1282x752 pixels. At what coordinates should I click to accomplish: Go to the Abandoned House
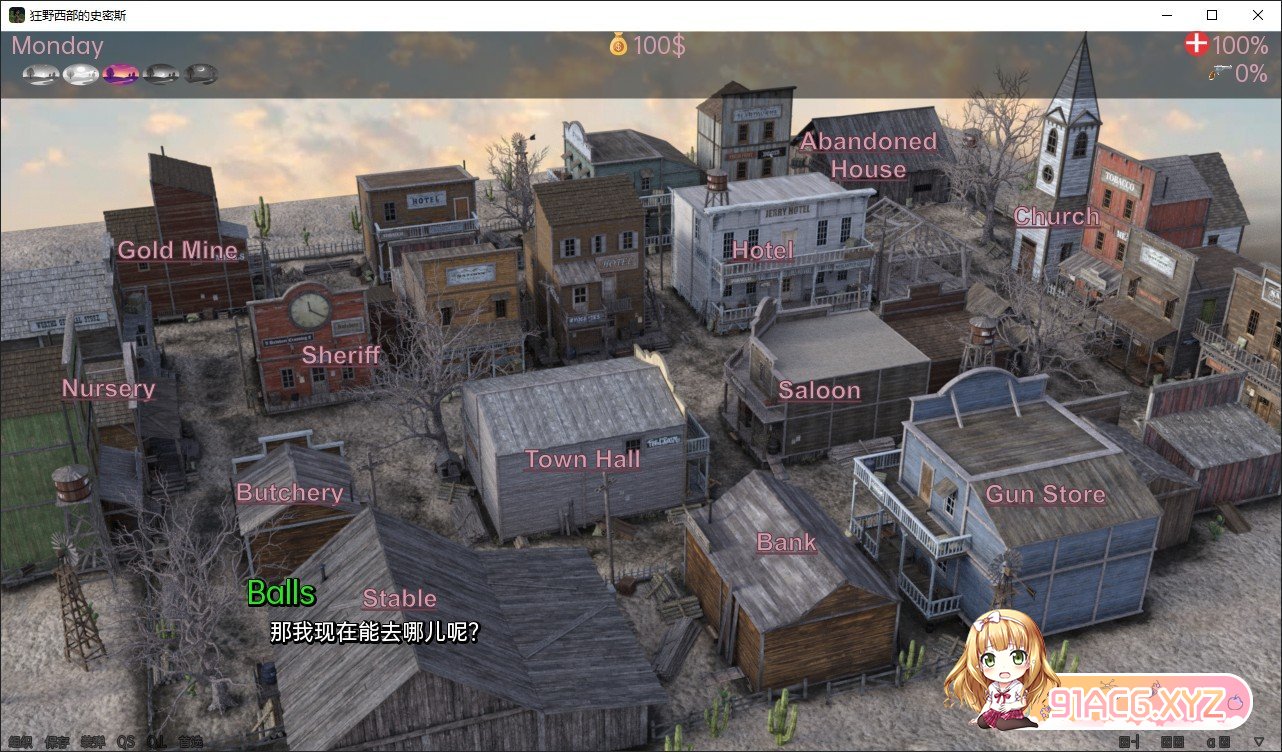coord(867,156)
